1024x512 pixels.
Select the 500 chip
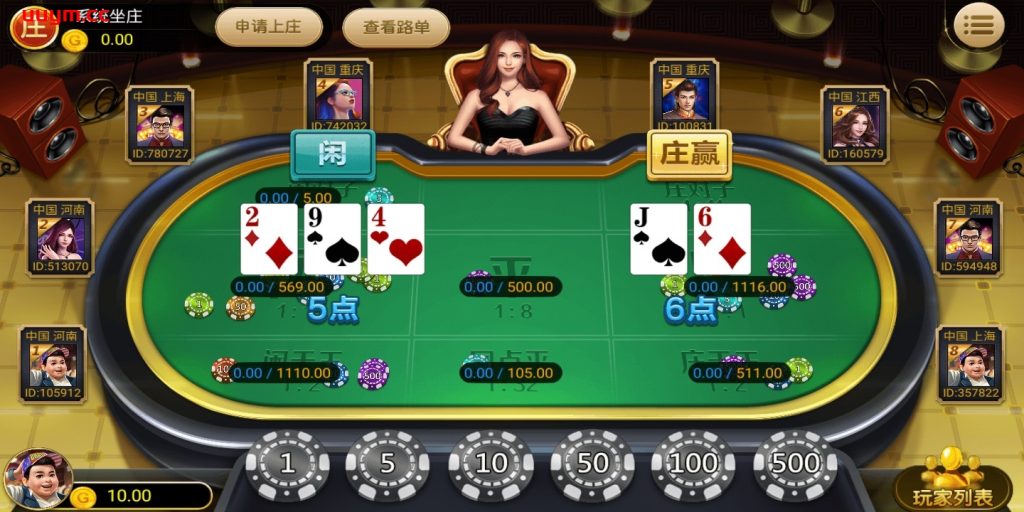pyautogui.click(x=796, y=464)
